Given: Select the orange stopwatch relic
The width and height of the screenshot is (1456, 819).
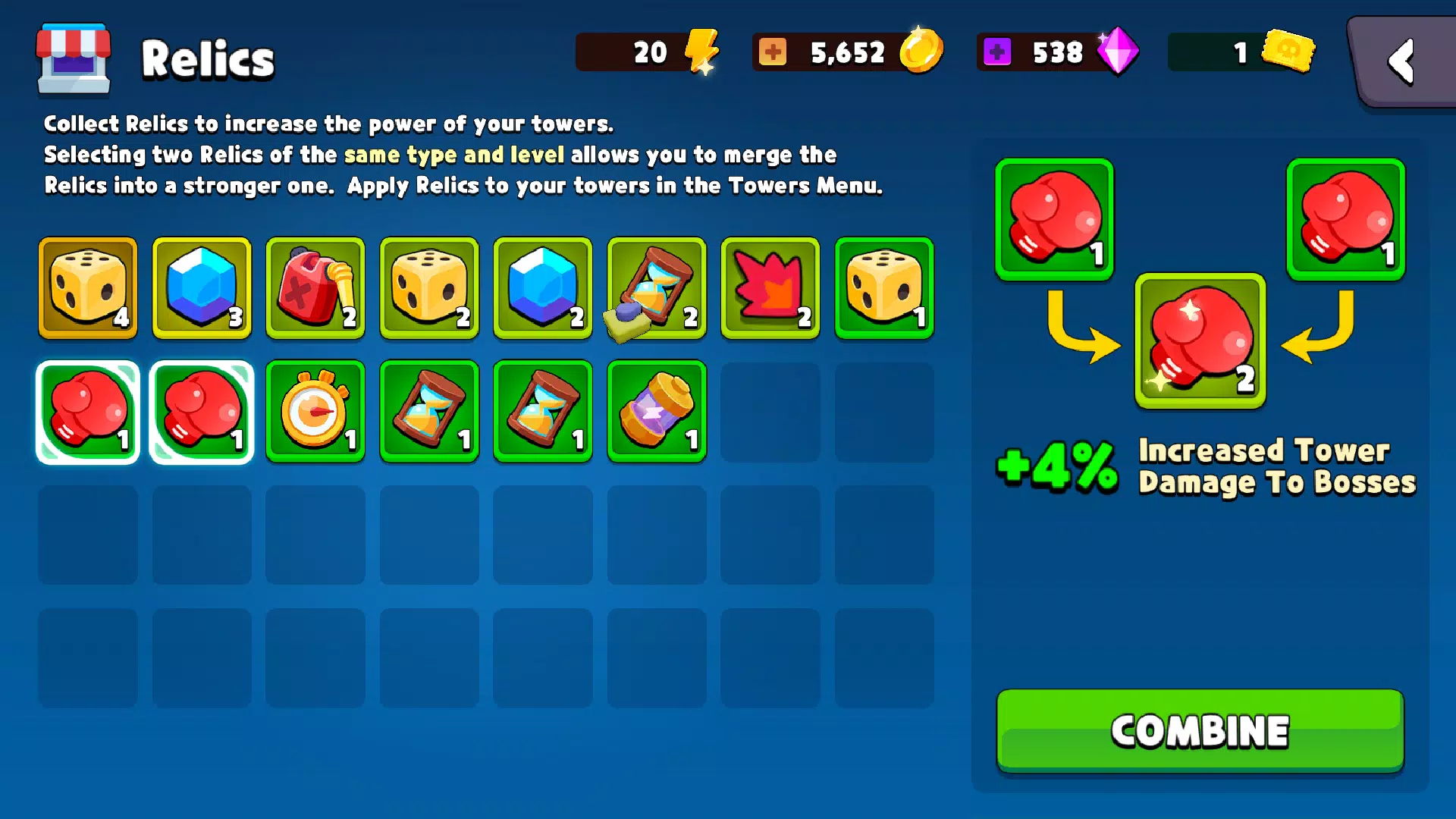Looking at the screenshot, I should point(315,412).
